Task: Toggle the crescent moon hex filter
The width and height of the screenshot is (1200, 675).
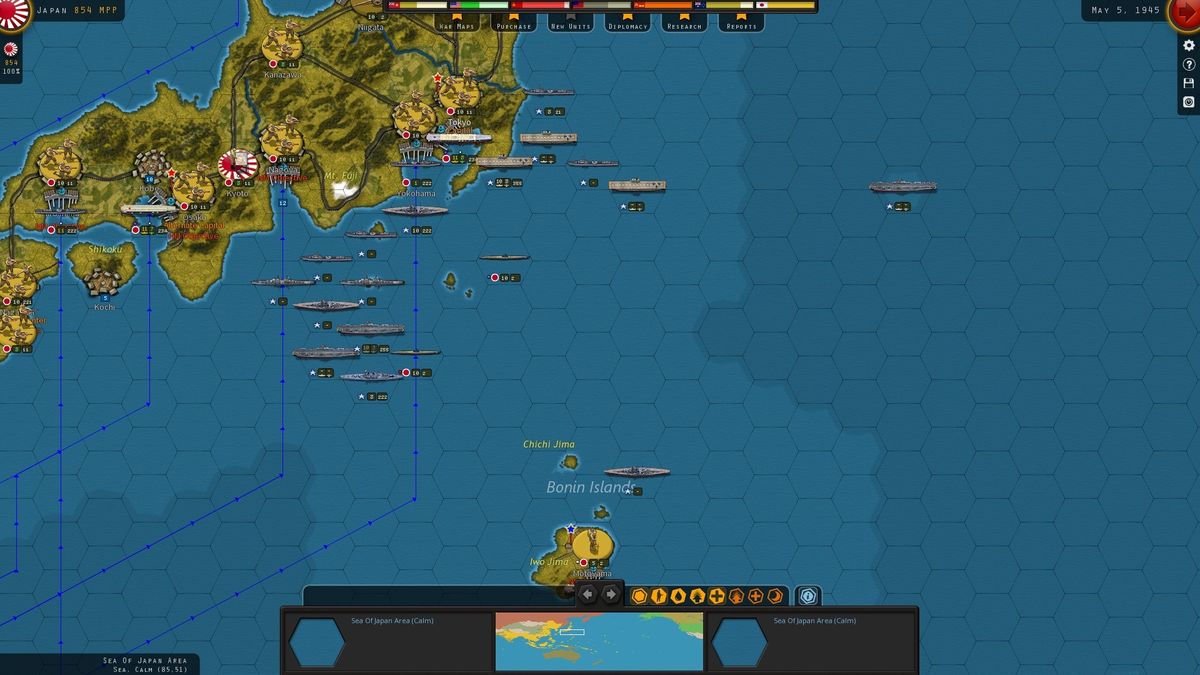Action: [x=775, y=596]
